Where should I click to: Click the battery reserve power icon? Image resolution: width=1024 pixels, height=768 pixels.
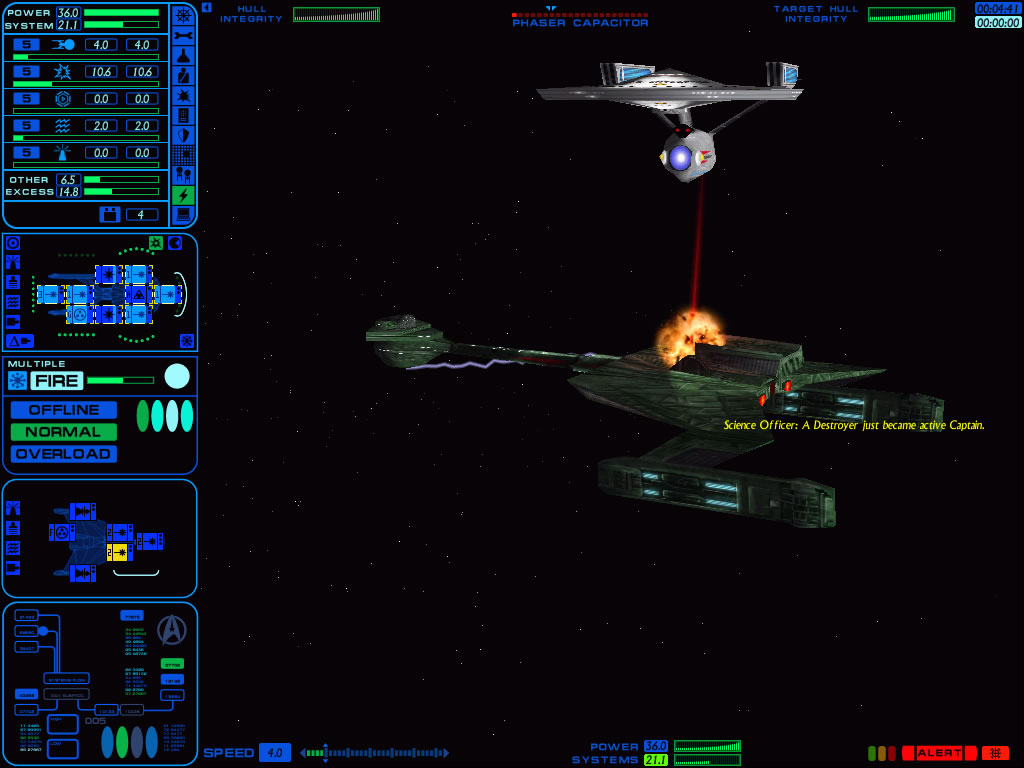pyautogui.click(x=110, y=214)
